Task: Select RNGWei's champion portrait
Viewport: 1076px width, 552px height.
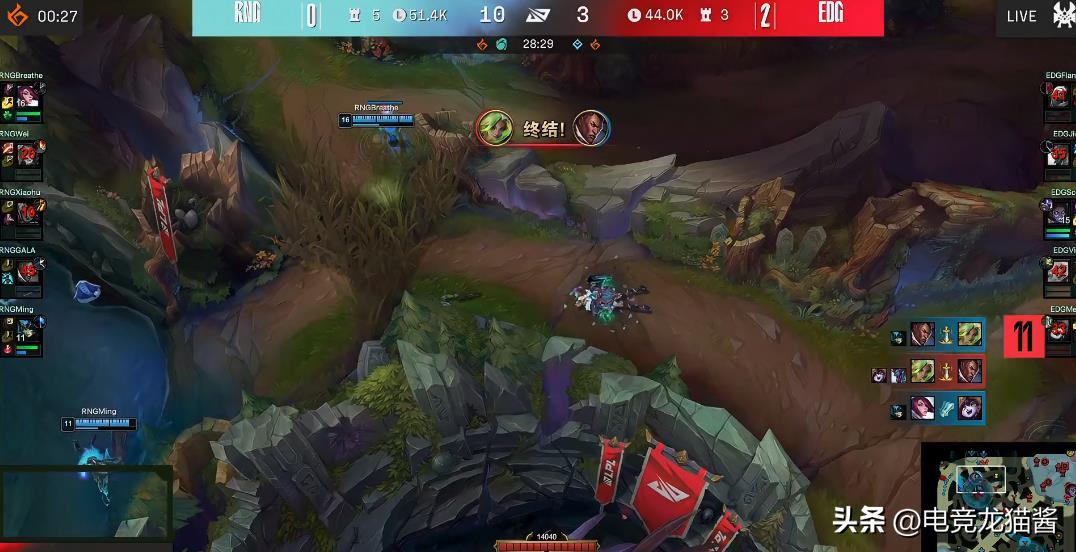Action: coord(28,153)
